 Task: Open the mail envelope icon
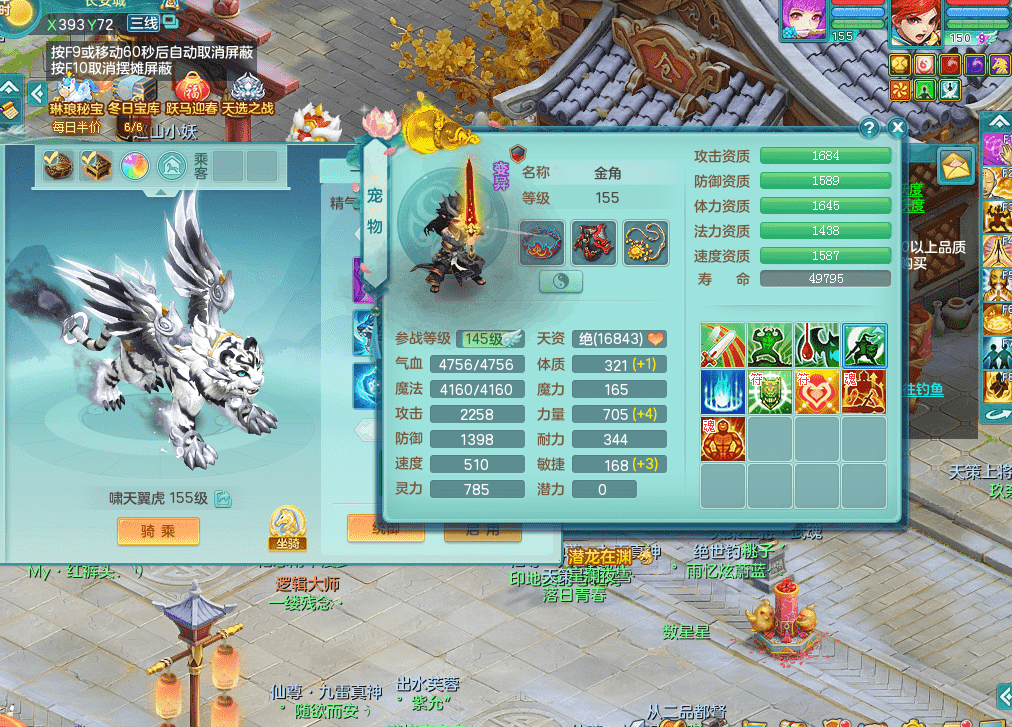click(x=956, y=165)
